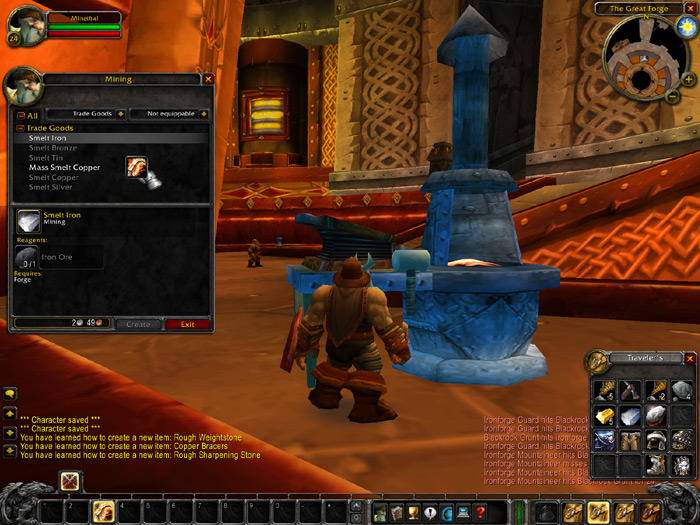This screenshot has height=525, width=700.
Task: Click the Iron Ore reagent slot
Action: point(27,258)
